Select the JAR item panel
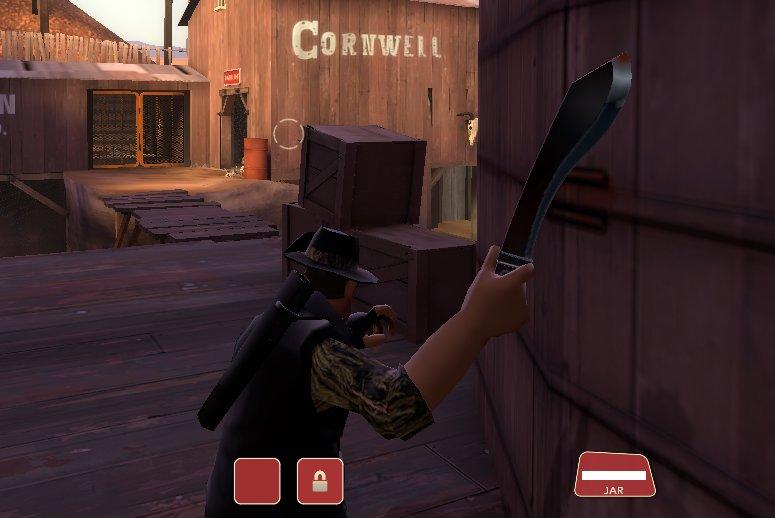The image size is (775, 518). pos(614,475)
